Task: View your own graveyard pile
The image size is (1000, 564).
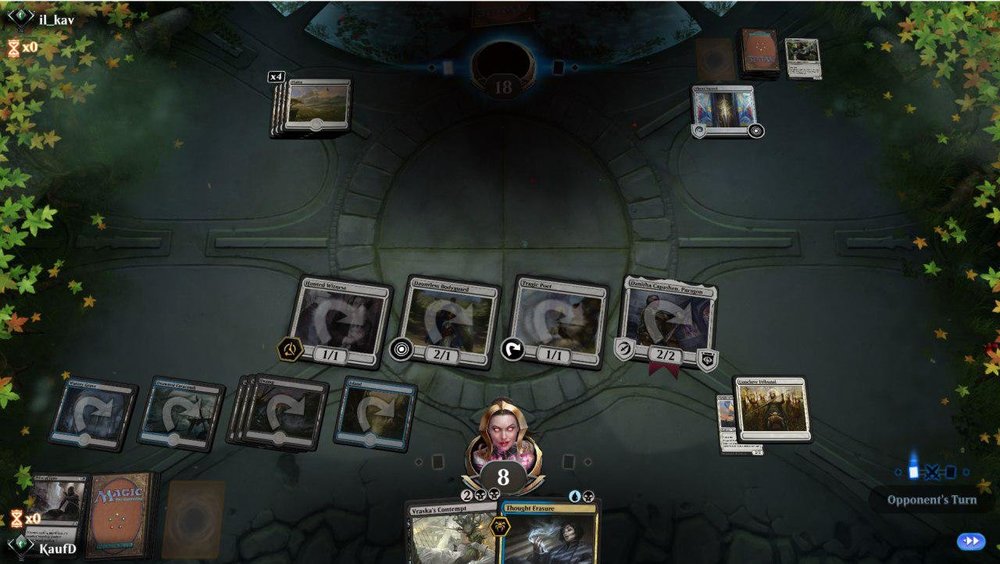Action: point(57,505)
